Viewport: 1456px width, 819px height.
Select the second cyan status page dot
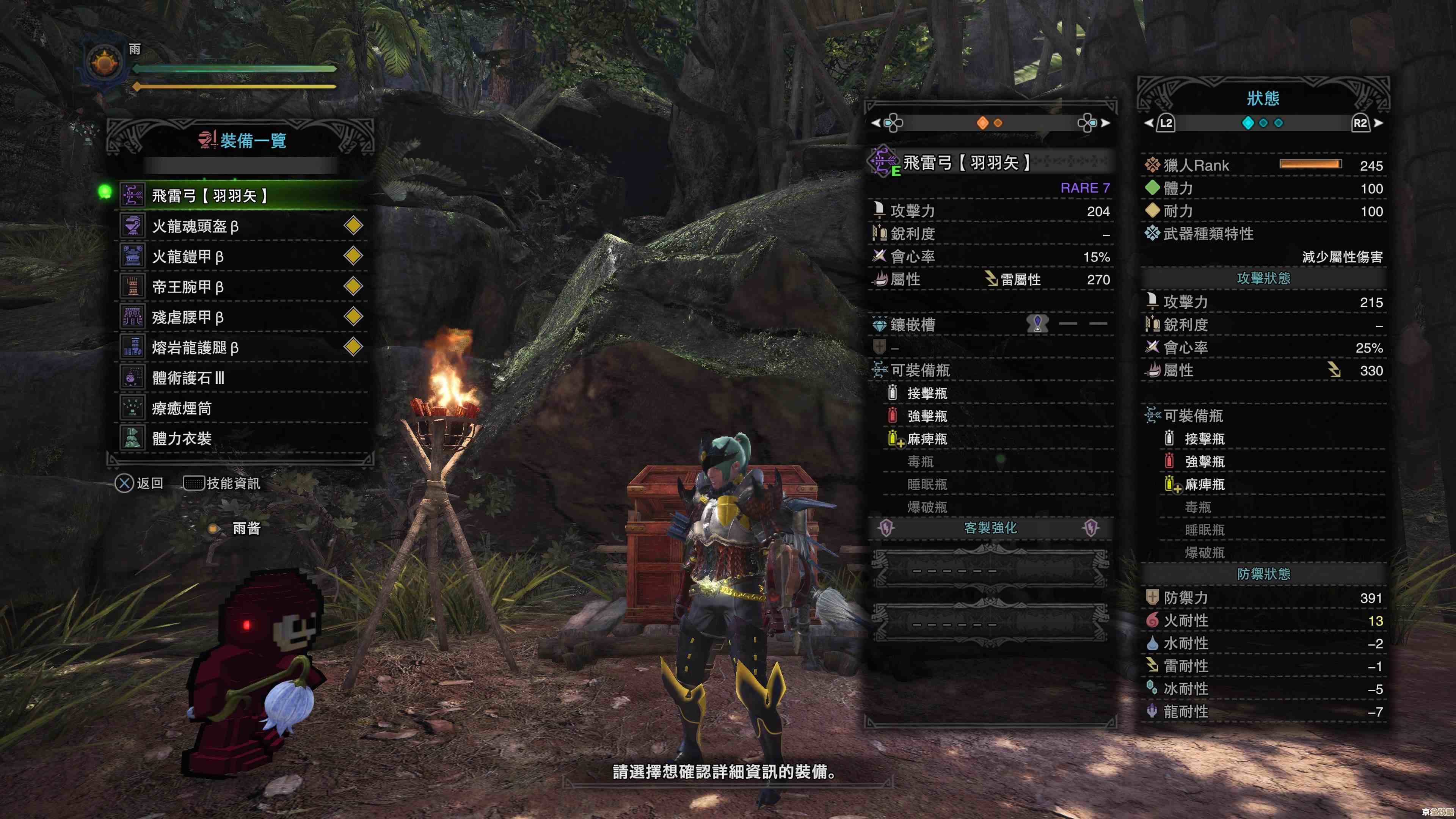pos(1263,123)
